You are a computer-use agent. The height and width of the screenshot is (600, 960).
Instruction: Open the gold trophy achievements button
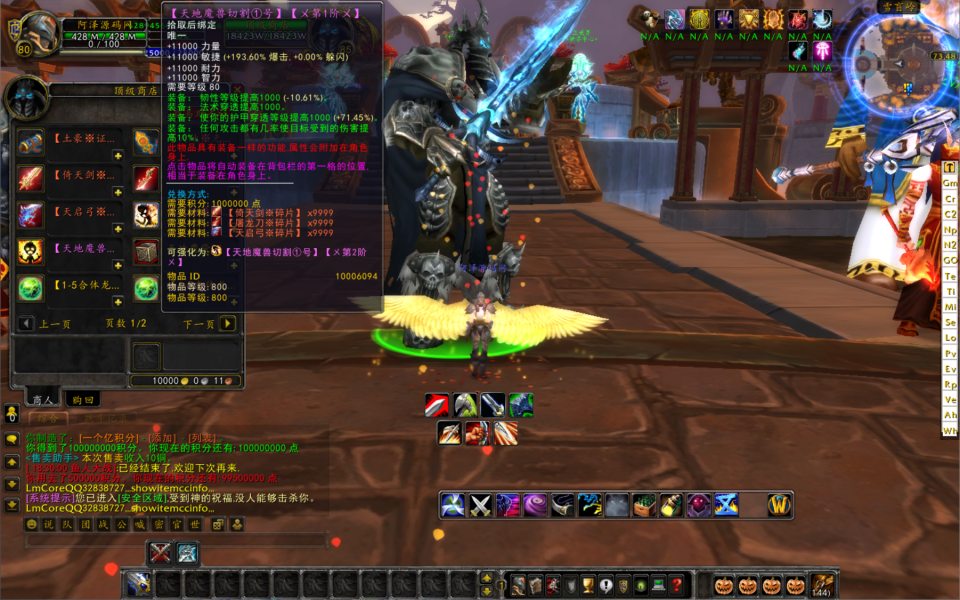(x=590, y=586)
